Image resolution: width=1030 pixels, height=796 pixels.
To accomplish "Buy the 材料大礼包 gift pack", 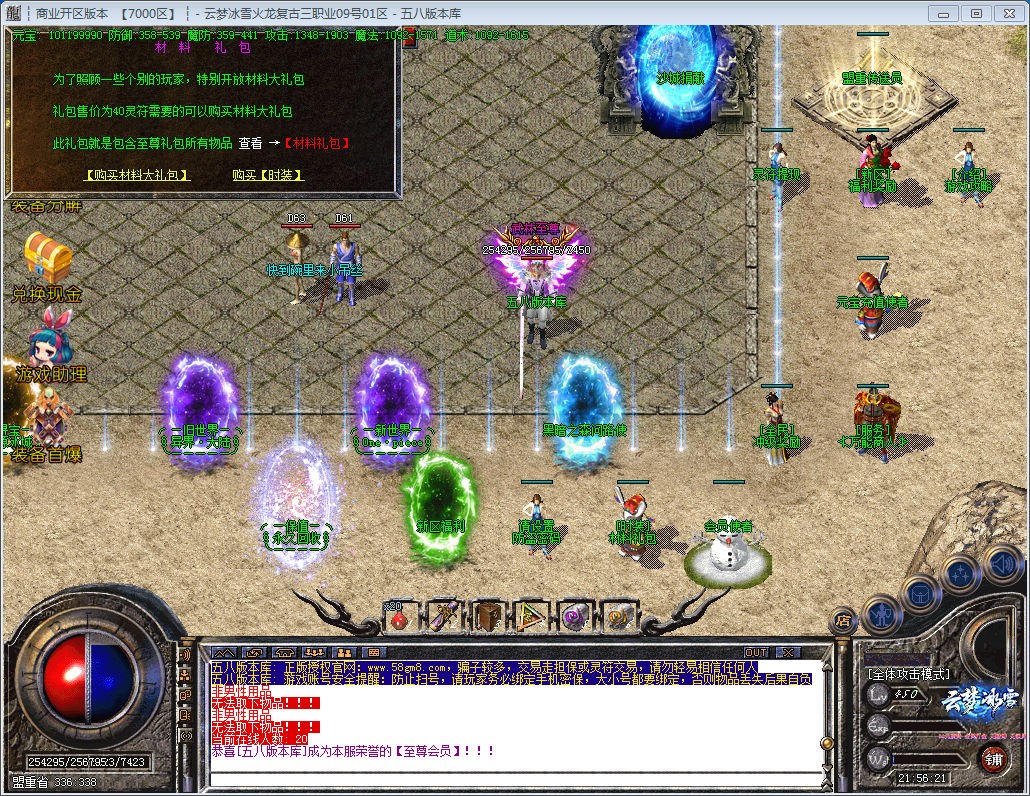I will point(137,175).
